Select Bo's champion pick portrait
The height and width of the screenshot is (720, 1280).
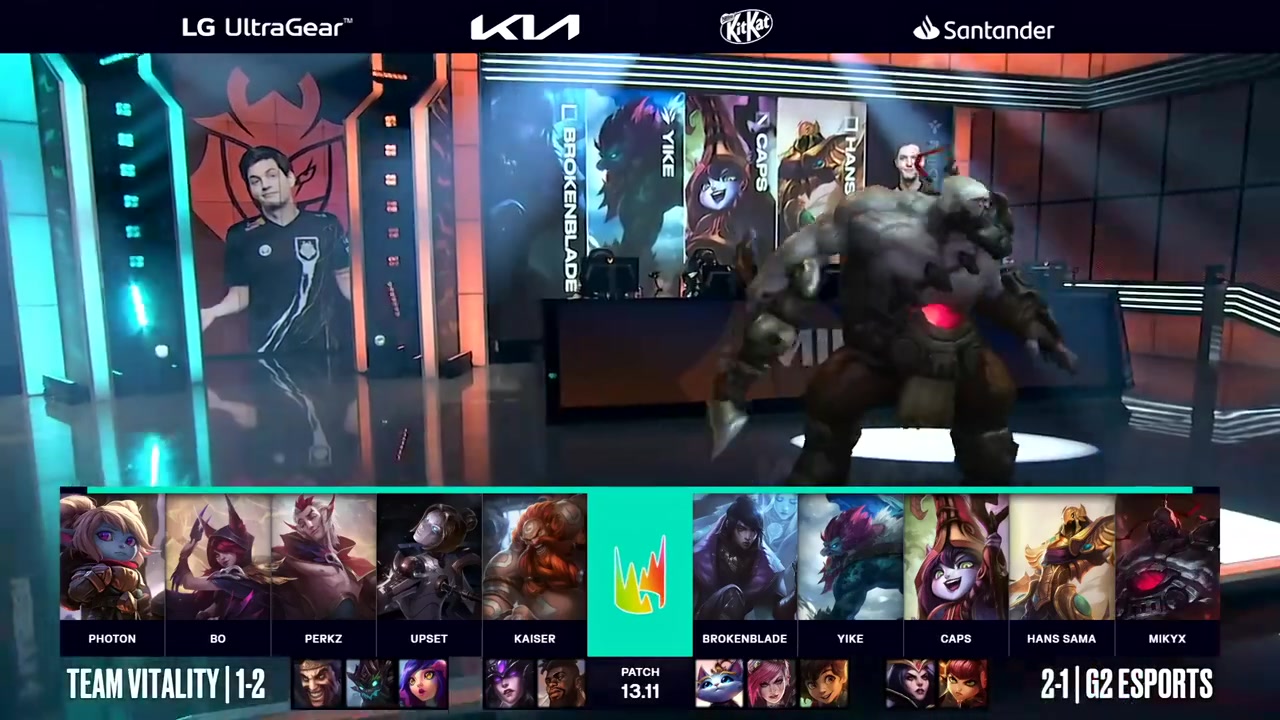217,558
